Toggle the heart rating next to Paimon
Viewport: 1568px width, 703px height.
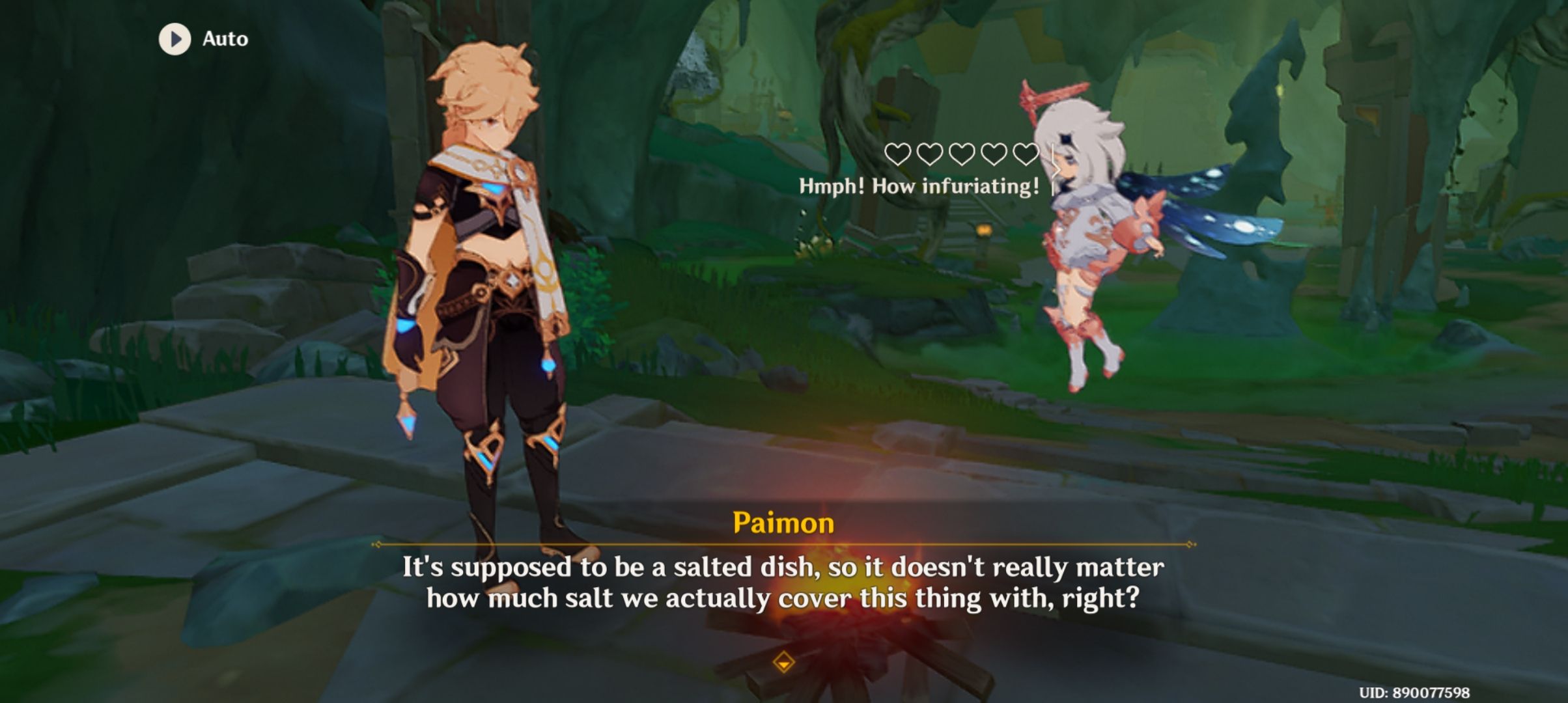(x=962, y=155)
